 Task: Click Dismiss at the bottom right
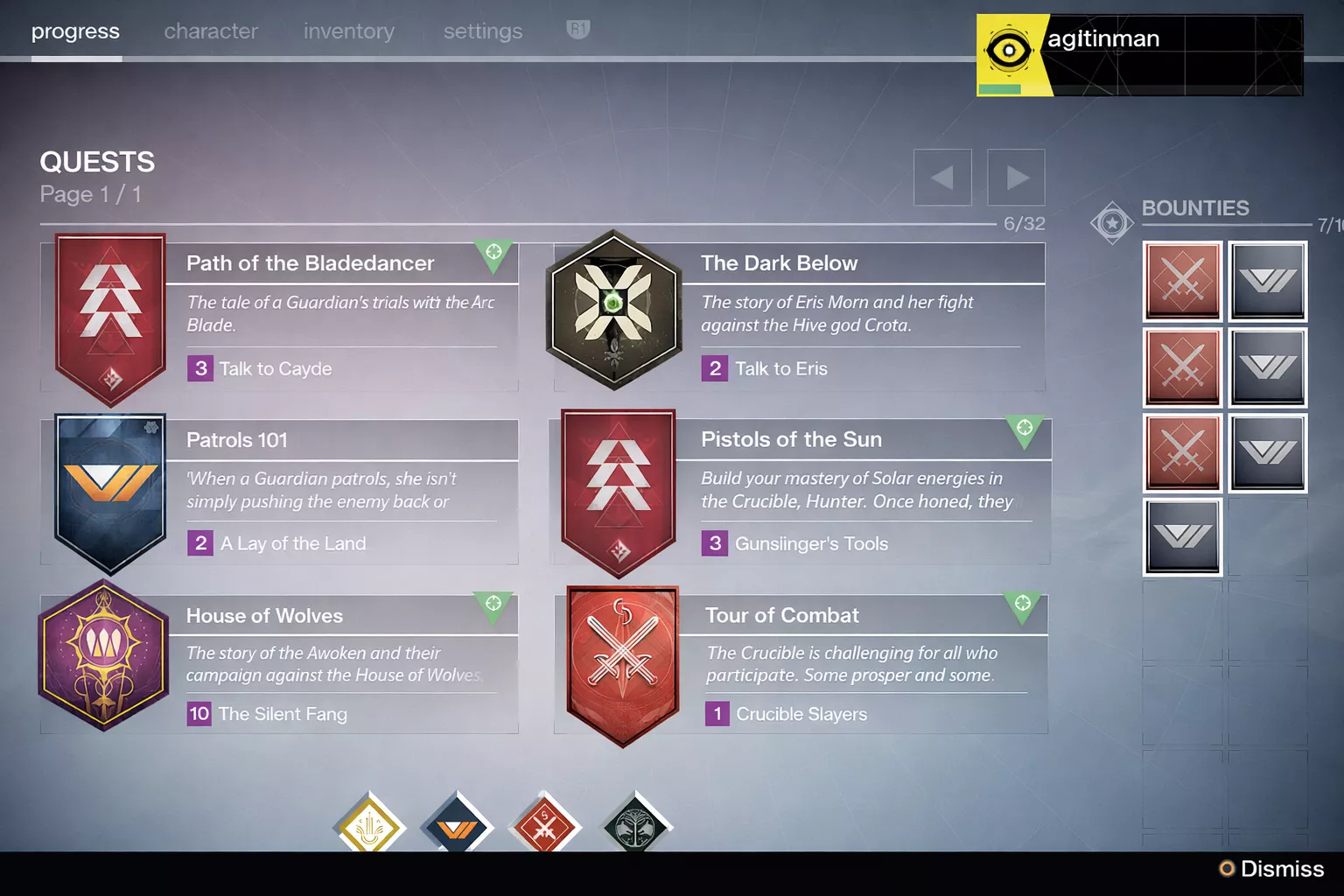point(1281,869)
